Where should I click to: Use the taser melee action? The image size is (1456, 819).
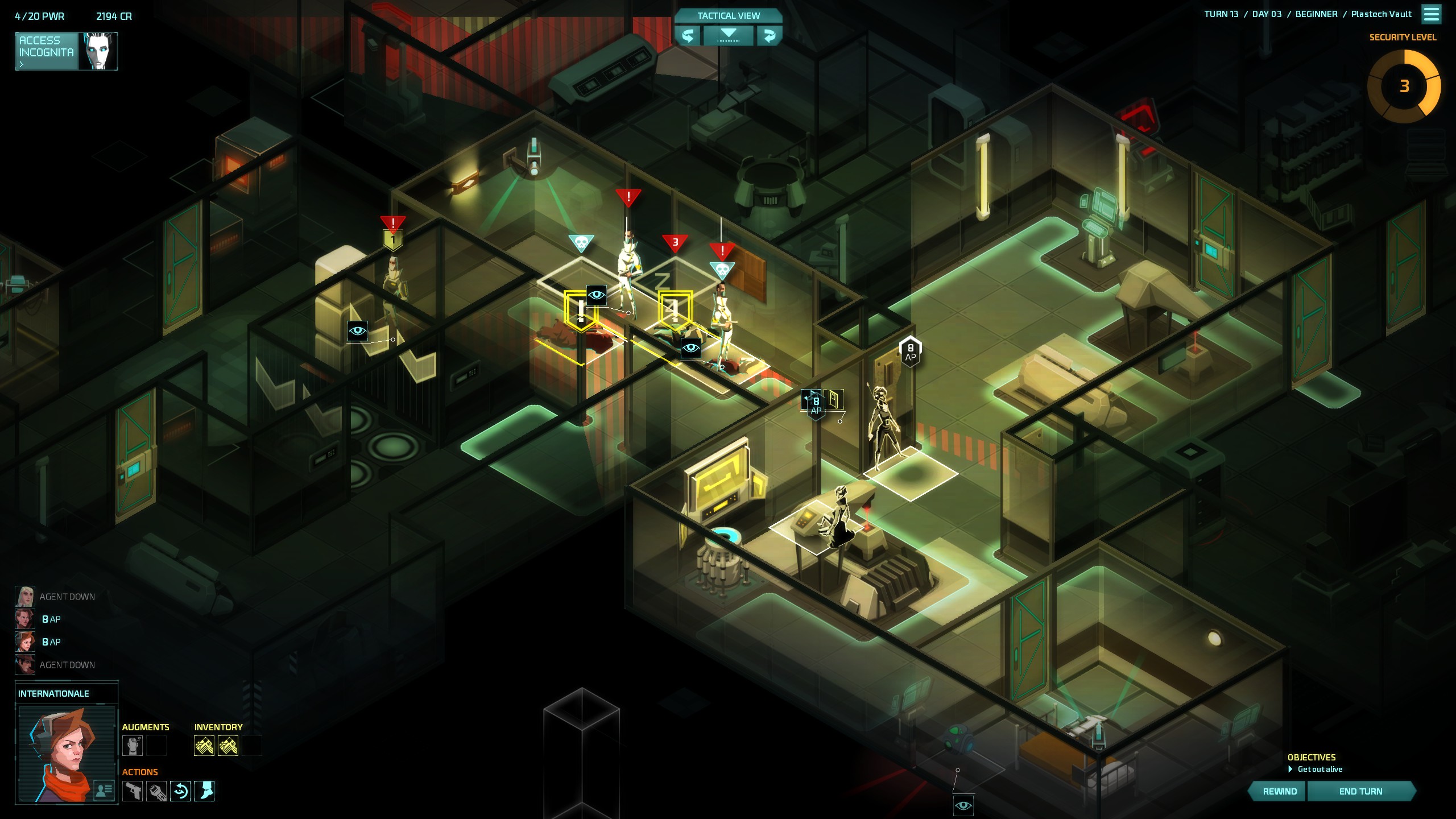(x=156, y=791)
